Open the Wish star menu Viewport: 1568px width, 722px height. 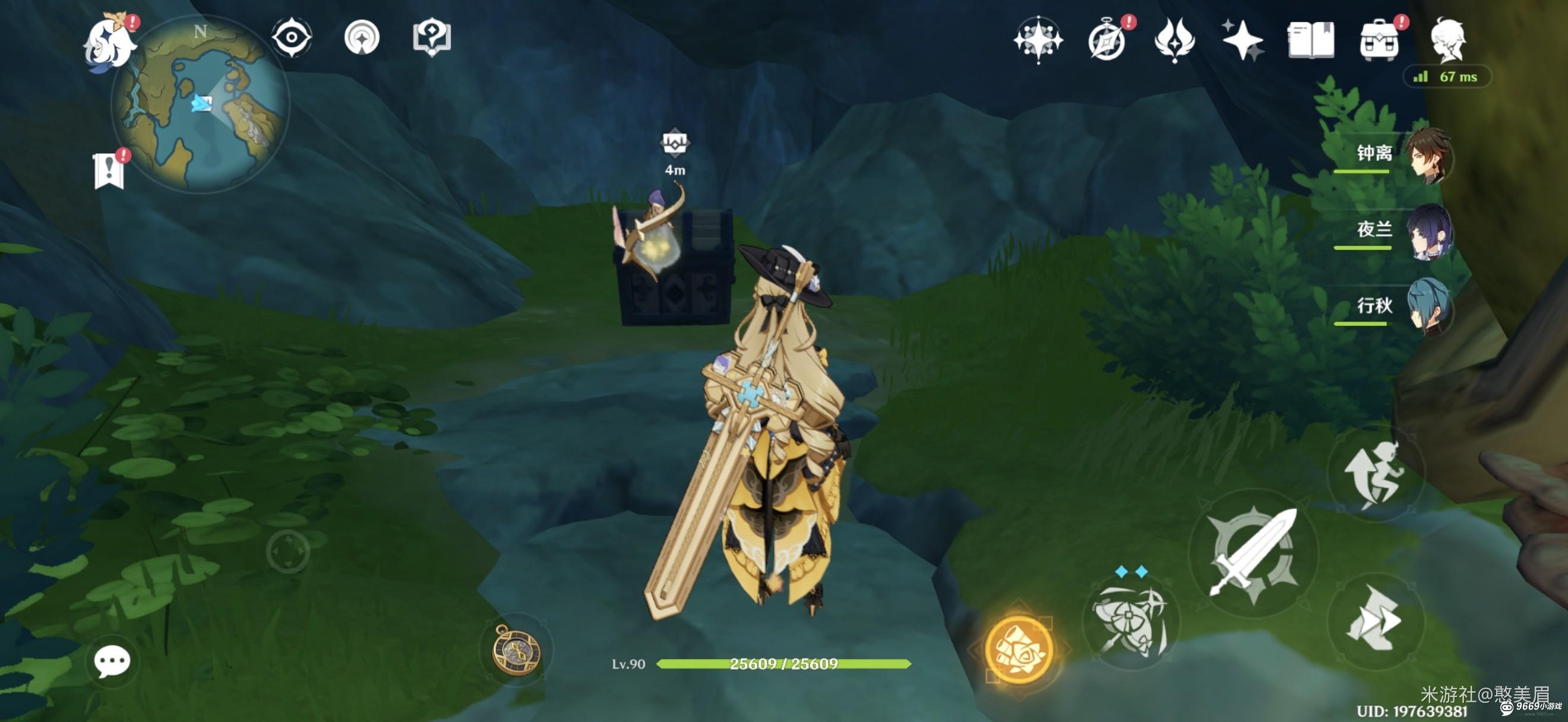(1242, 40)
